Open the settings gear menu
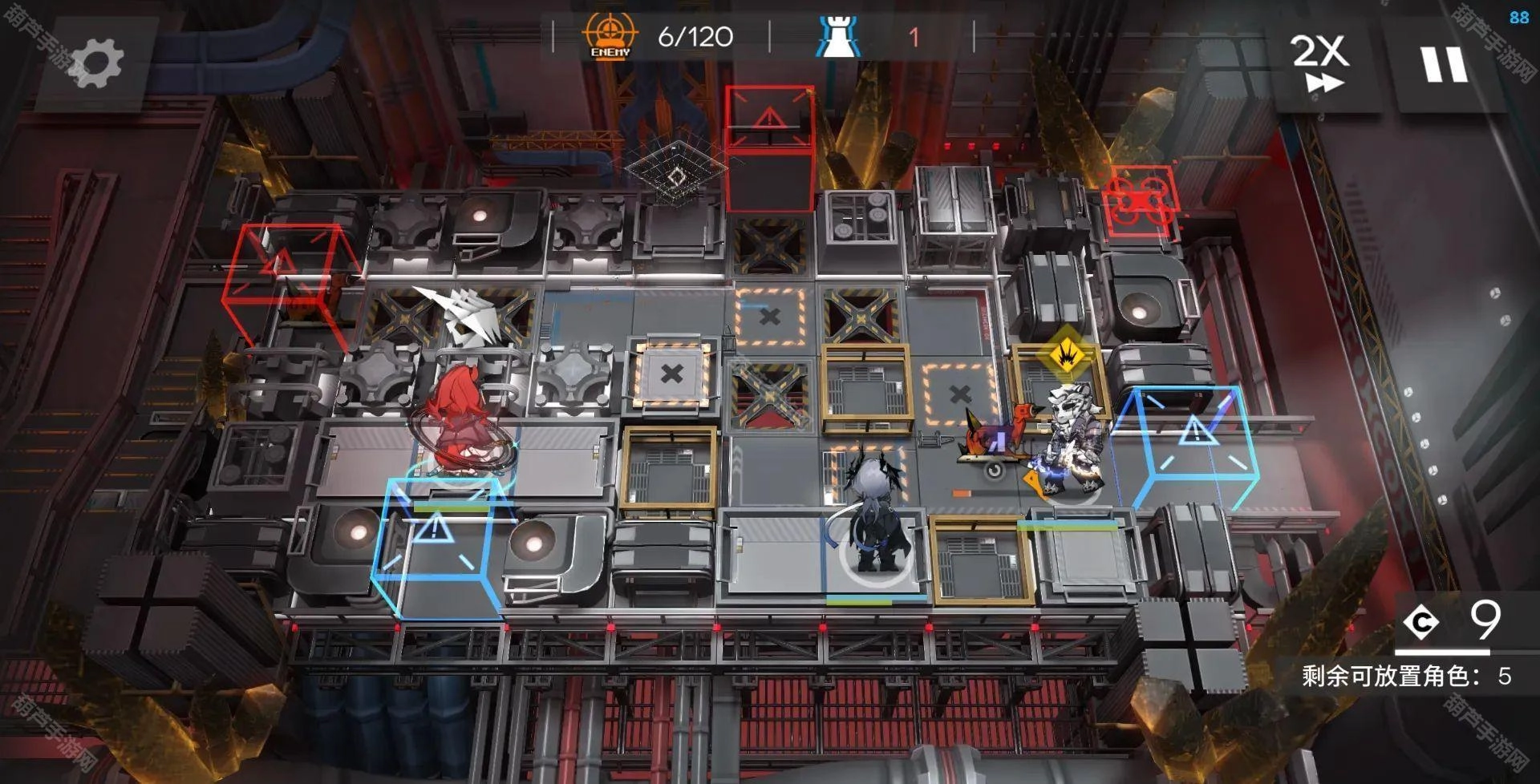 click(x=96, y=63)
